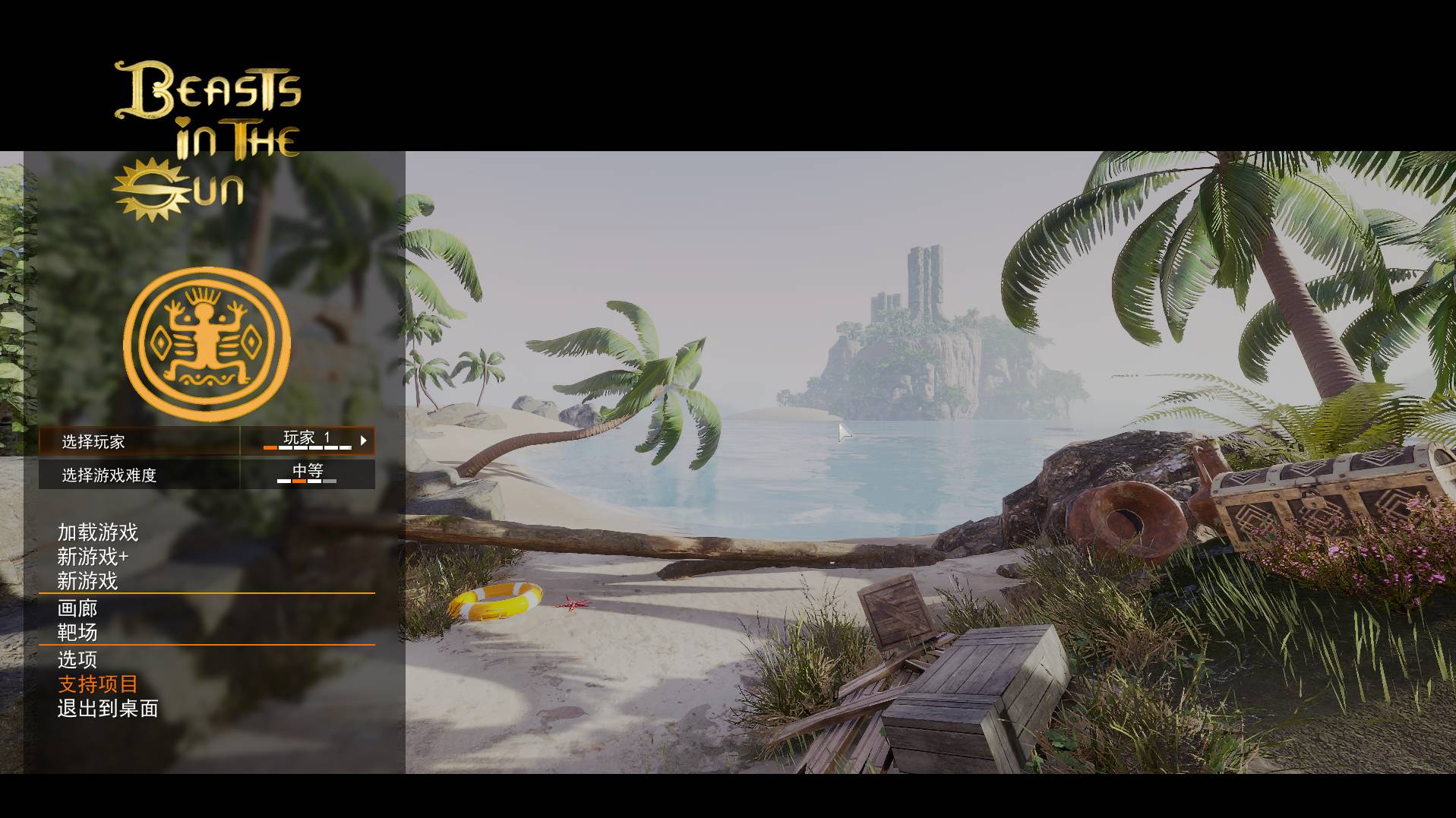Open the 画廊 gallery

click(x=77, y=608)
